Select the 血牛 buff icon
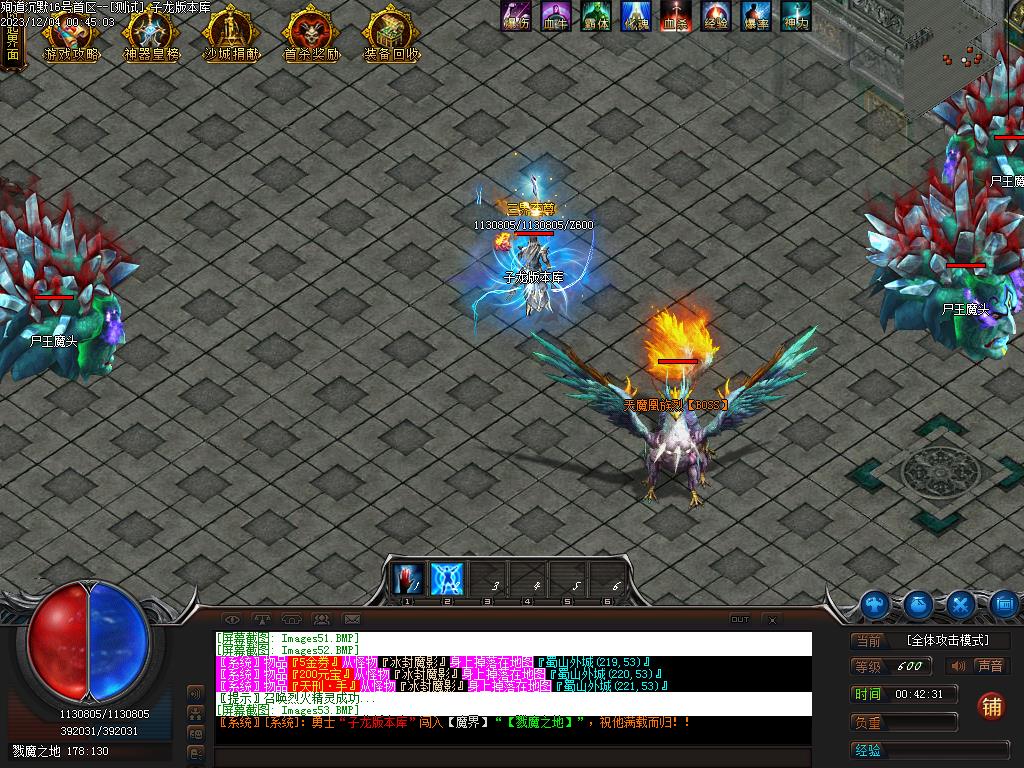Image resolution: width=1024 pixels, height=768 pixels. (556, 16)
